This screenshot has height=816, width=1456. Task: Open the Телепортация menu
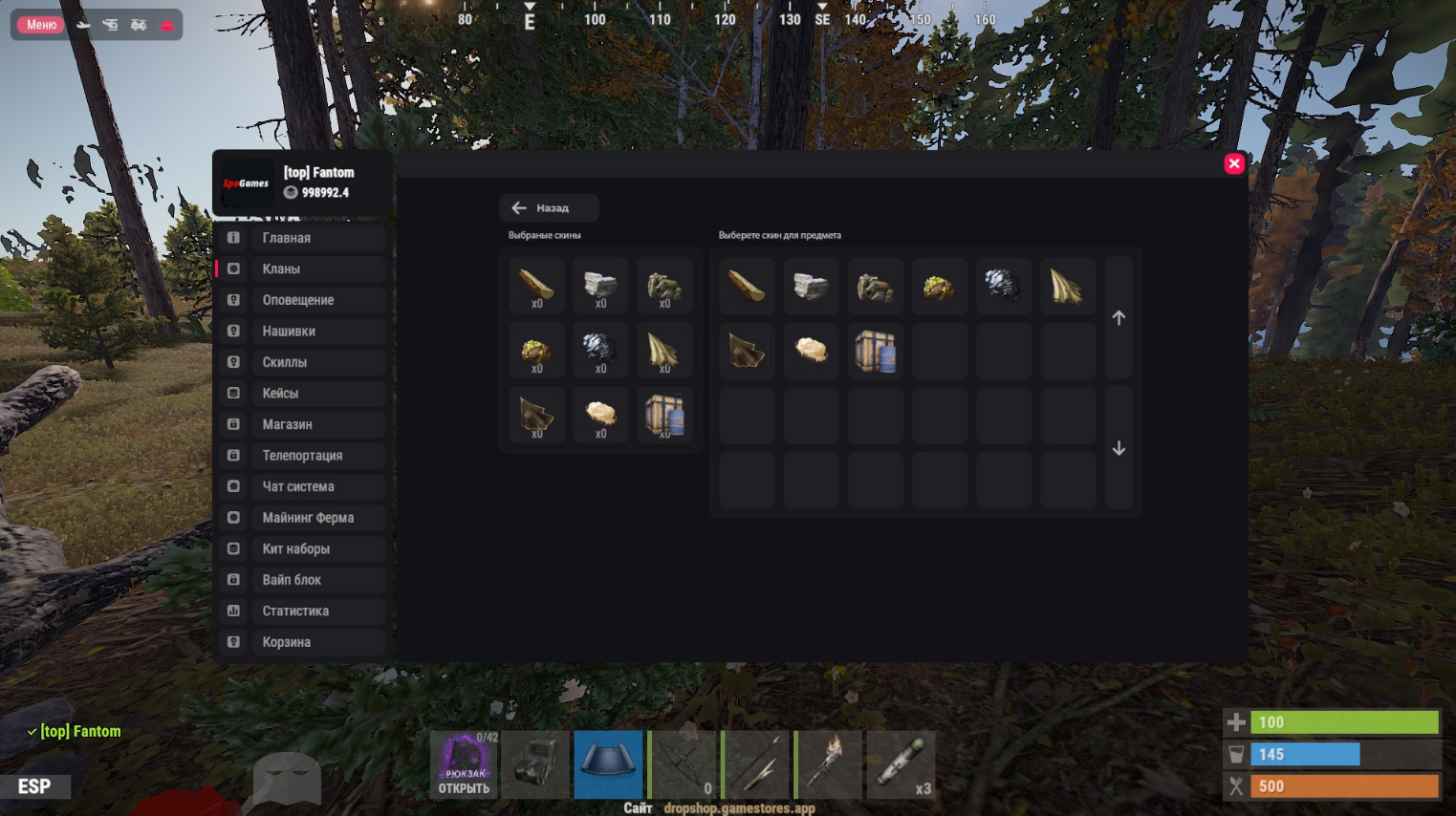pyautogui.click(x=301, y=456)
